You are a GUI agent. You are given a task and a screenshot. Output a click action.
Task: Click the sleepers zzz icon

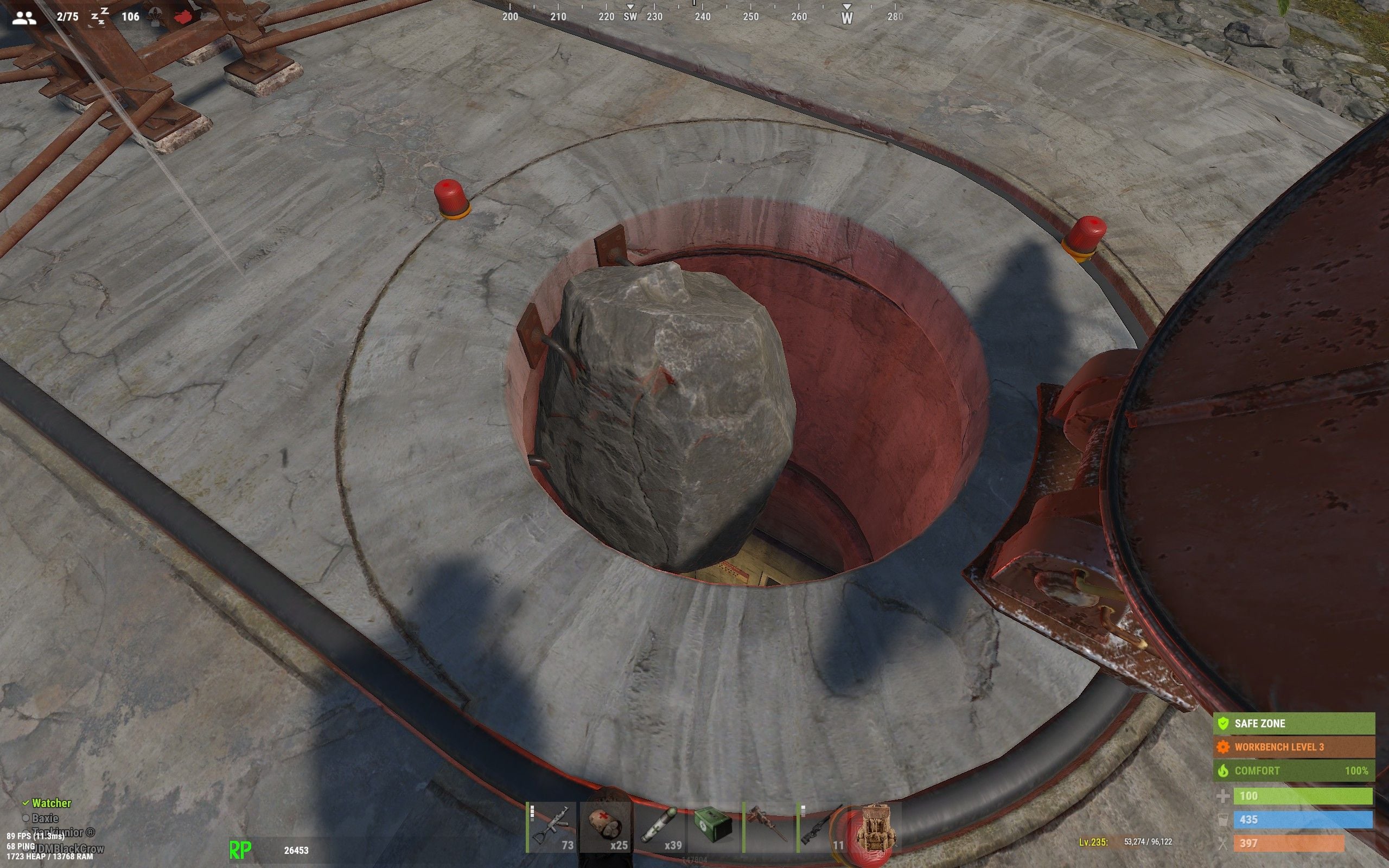100,17
